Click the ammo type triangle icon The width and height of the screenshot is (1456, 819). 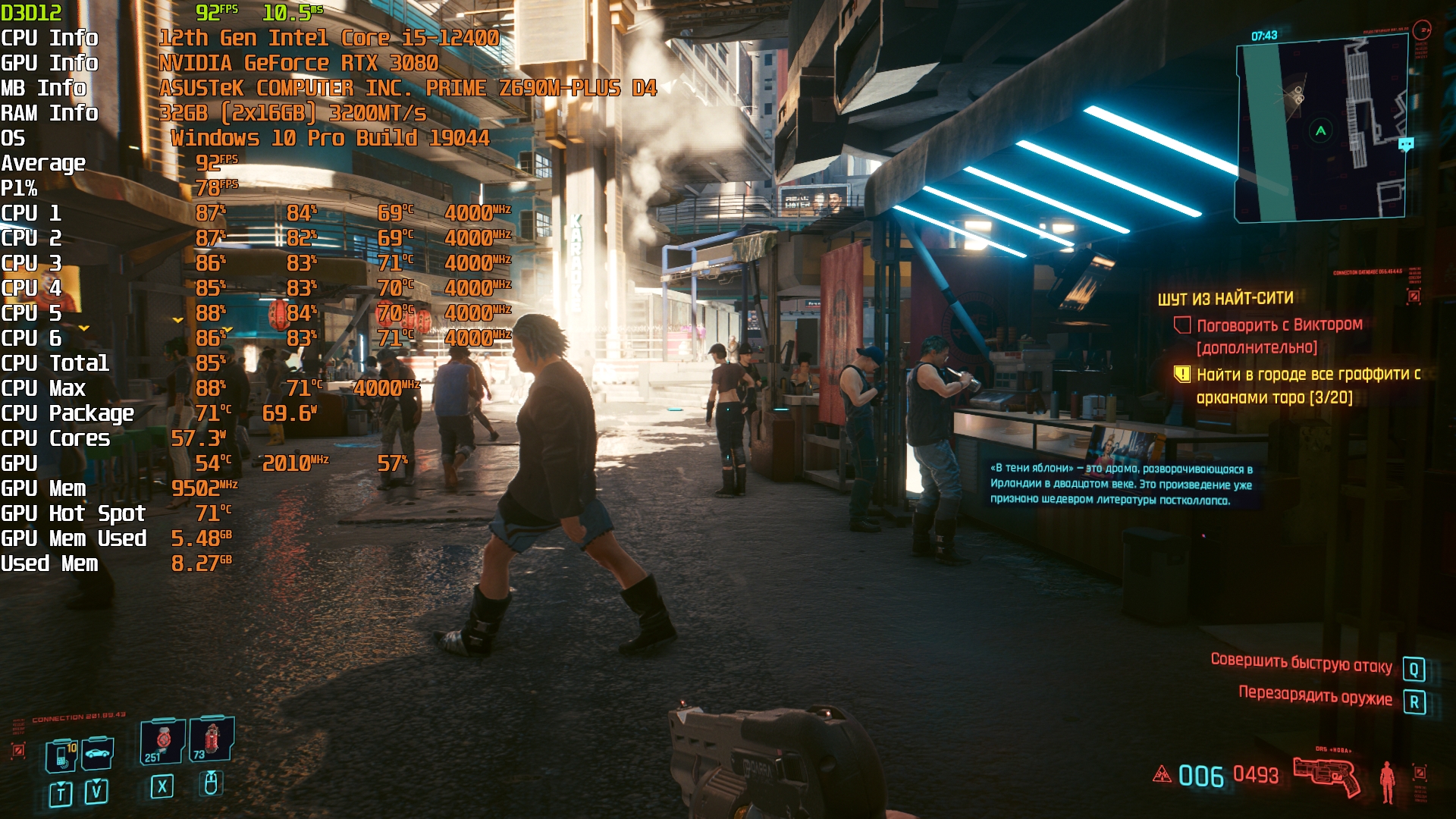click(x=1162, y=774)
